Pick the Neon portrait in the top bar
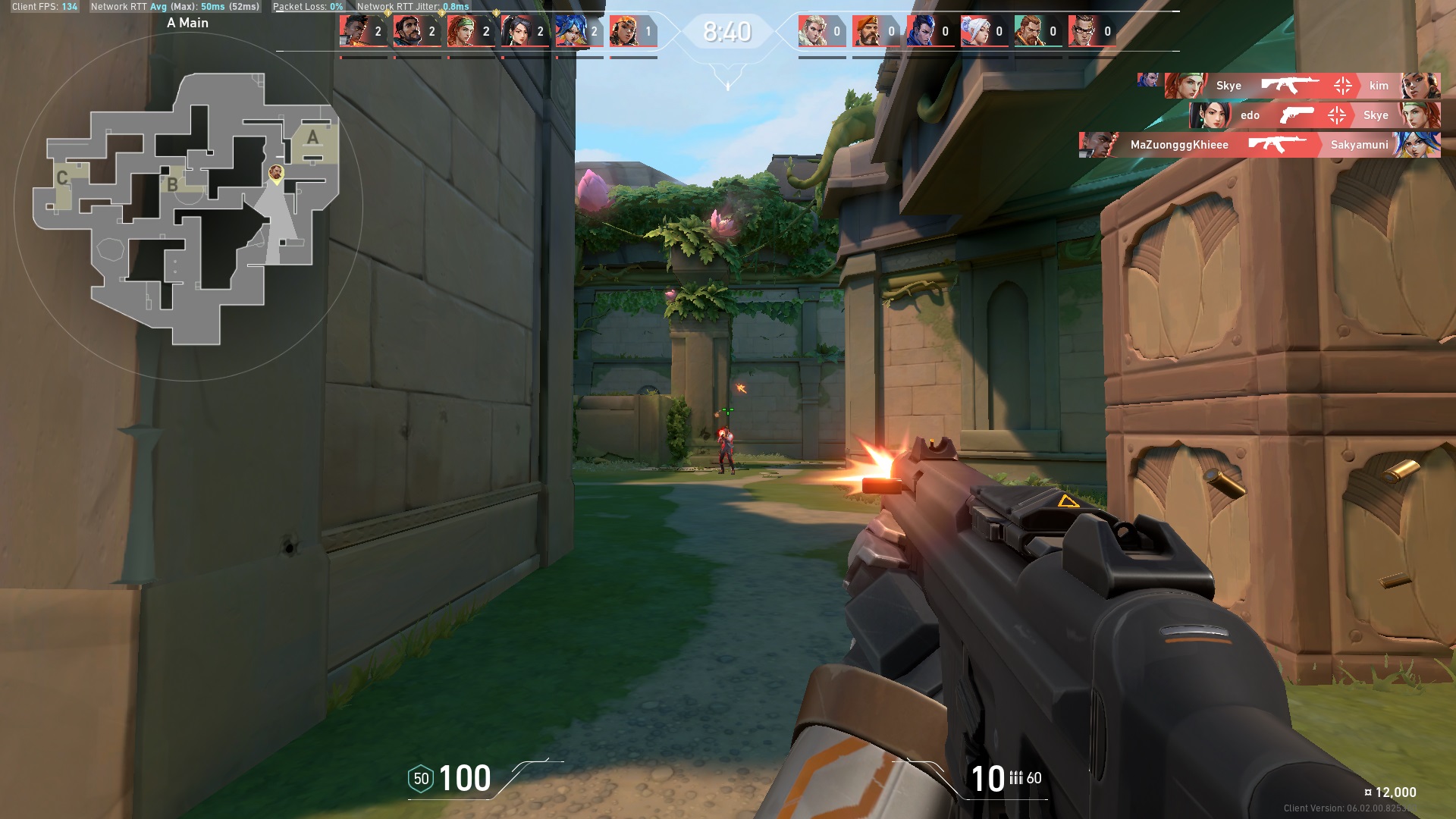 point(570,31)
